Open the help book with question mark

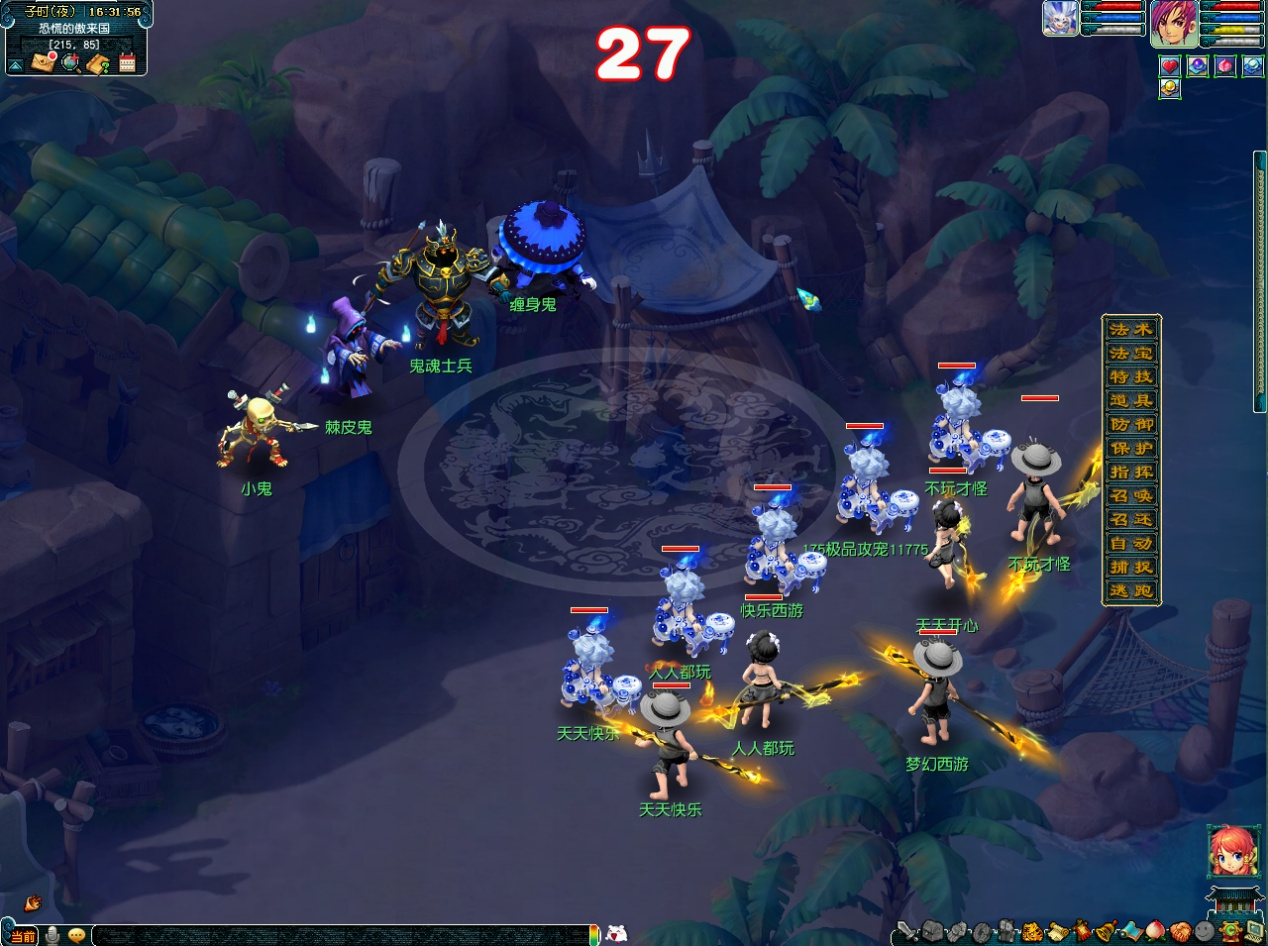coord(98,64)
